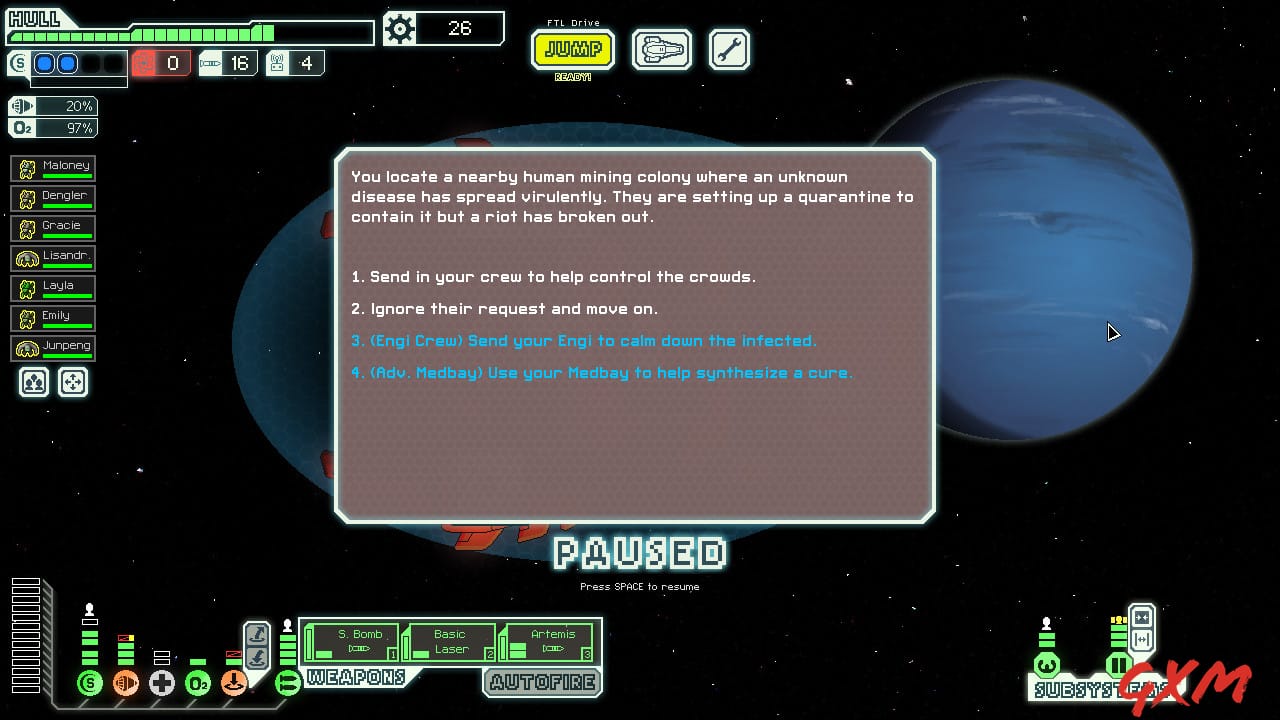1280x720 pixels.
Task: Toggle AUTOFIRE mode
Action: 543,684
